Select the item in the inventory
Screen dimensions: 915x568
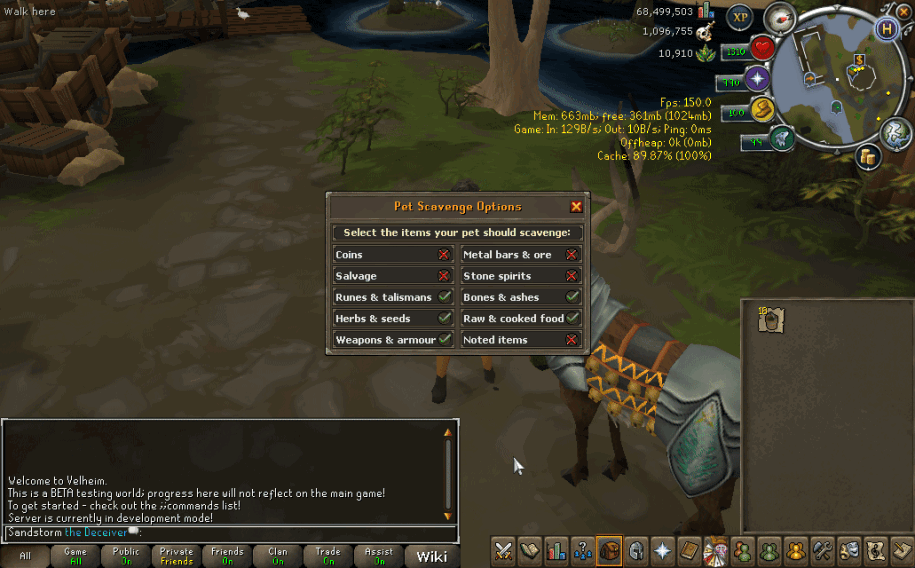coord(770,319)
